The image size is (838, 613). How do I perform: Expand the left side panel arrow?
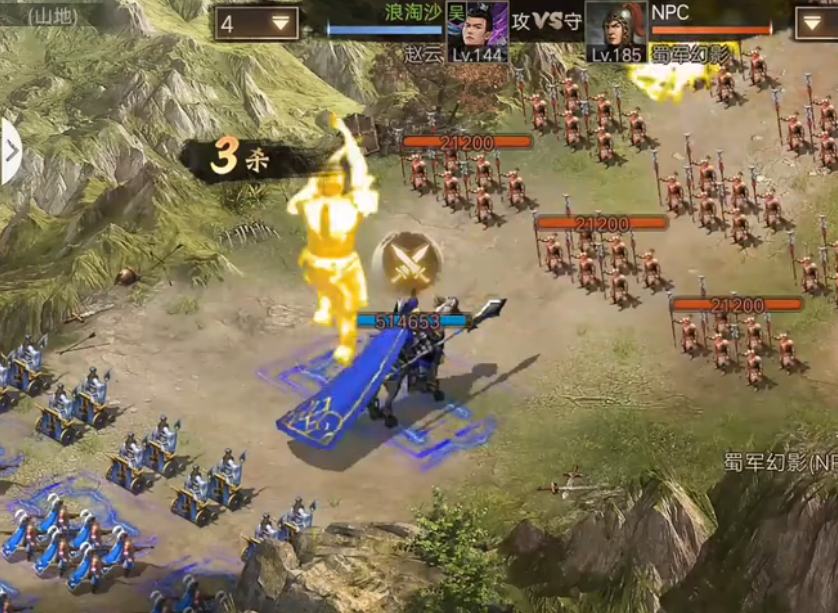tap(10, 152)
